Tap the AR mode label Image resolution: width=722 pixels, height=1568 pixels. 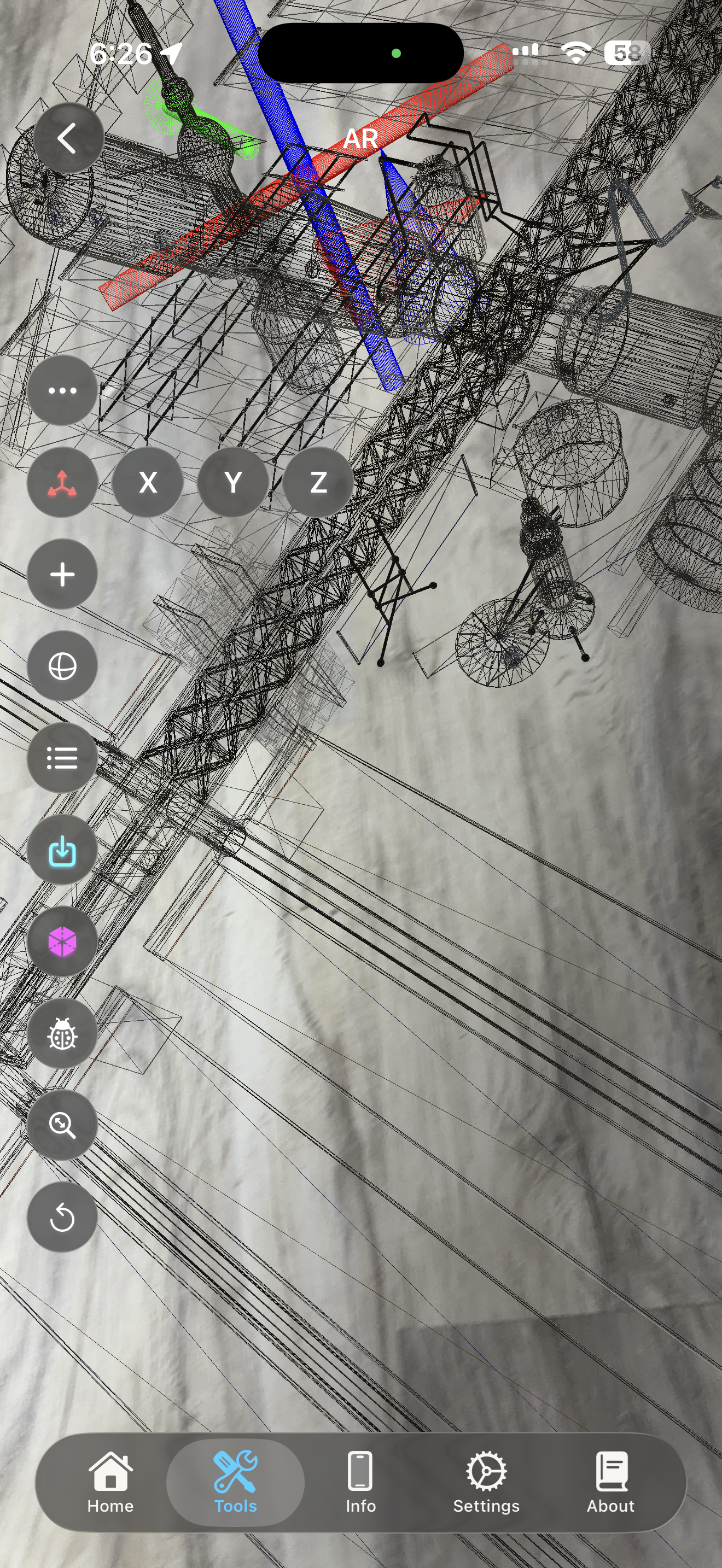coord(361,139)
